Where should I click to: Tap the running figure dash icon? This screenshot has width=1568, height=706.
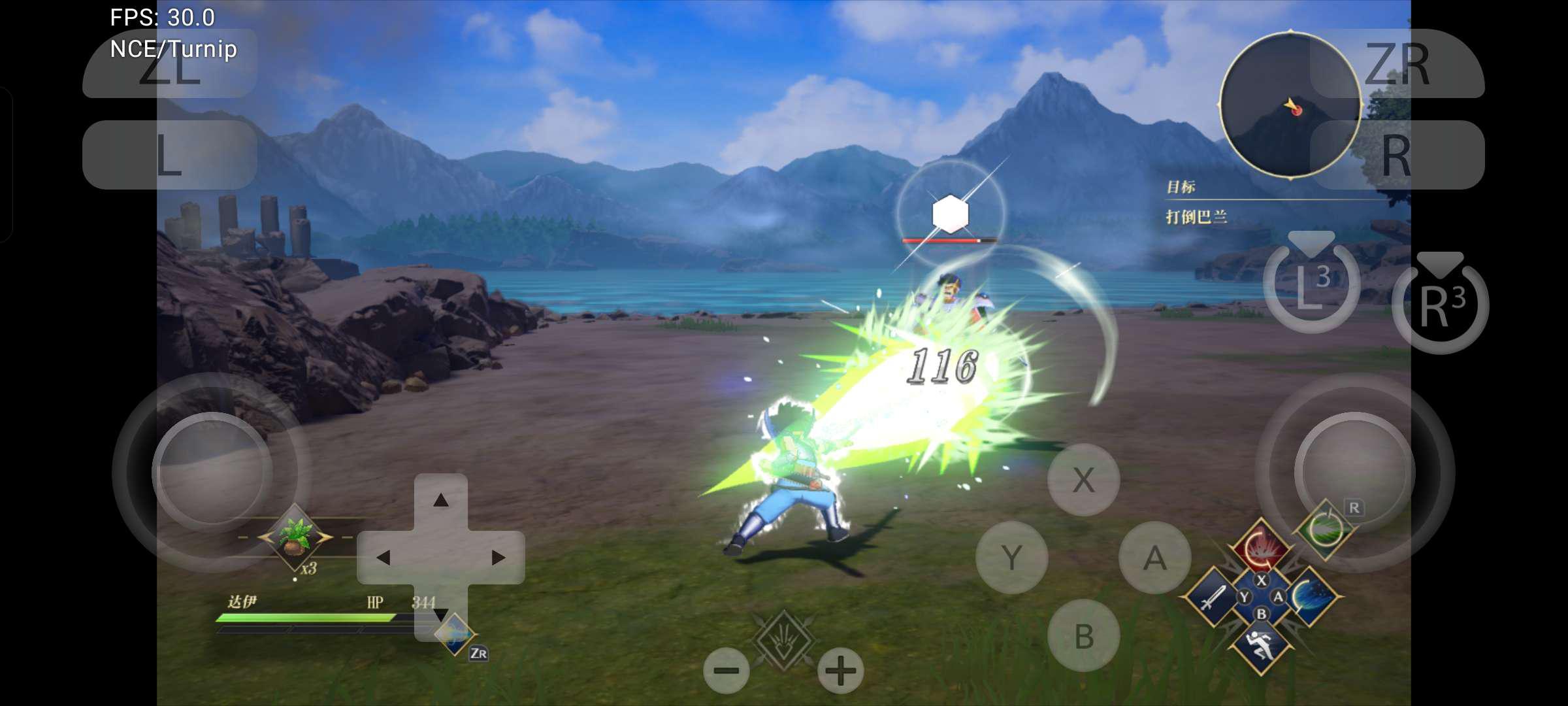click(x=1261, y=646)
